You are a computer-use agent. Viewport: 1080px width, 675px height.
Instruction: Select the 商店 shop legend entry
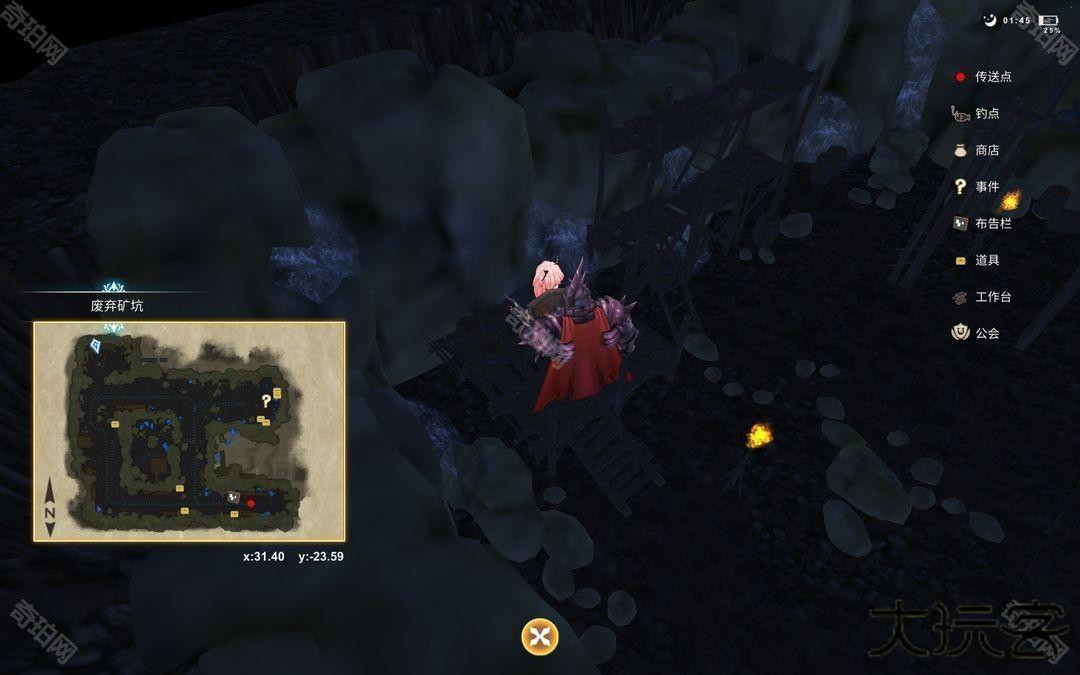(x=986, y=150)
